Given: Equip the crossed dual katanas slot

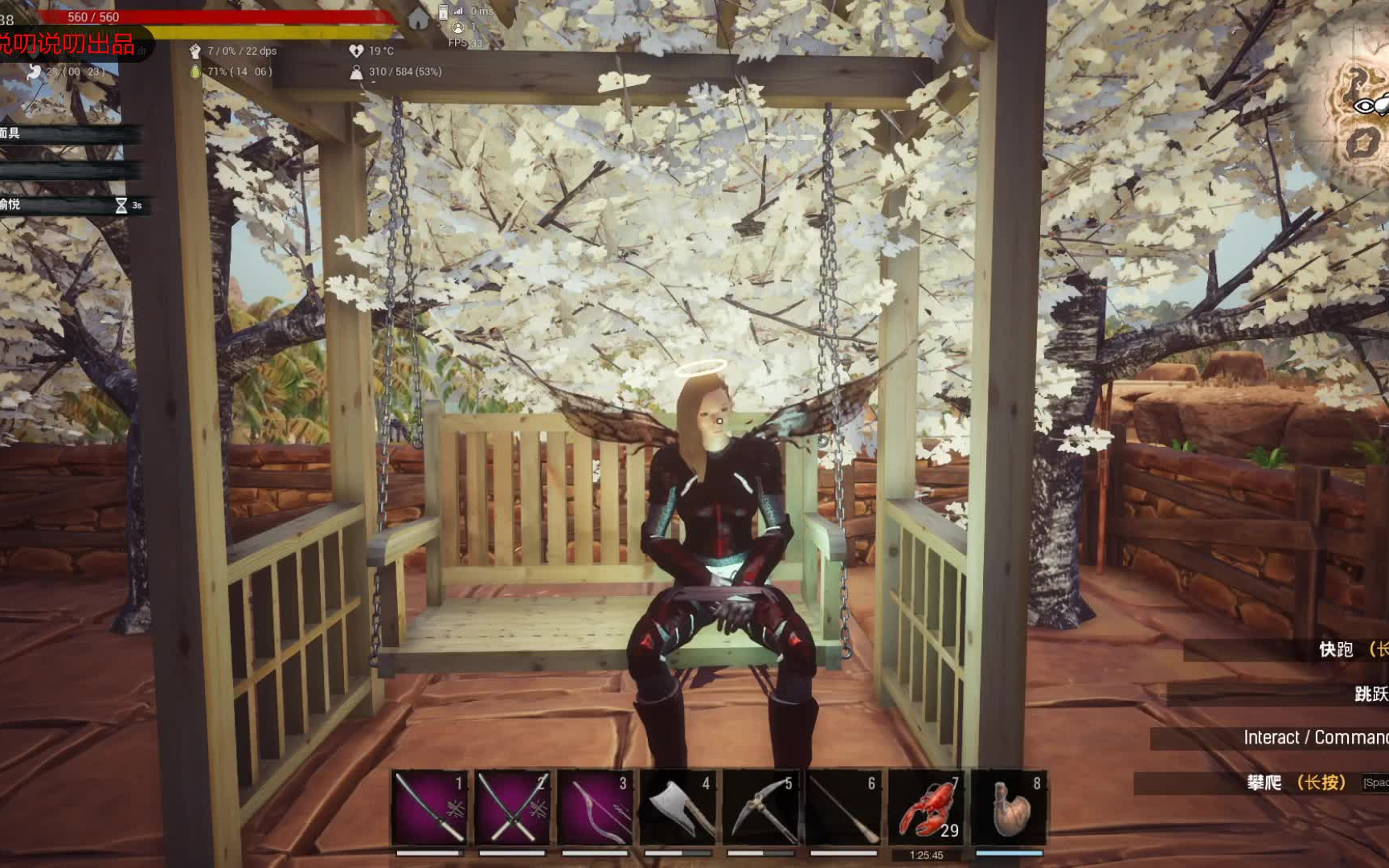Looking at the screenshot, I should tap(512, 807).
